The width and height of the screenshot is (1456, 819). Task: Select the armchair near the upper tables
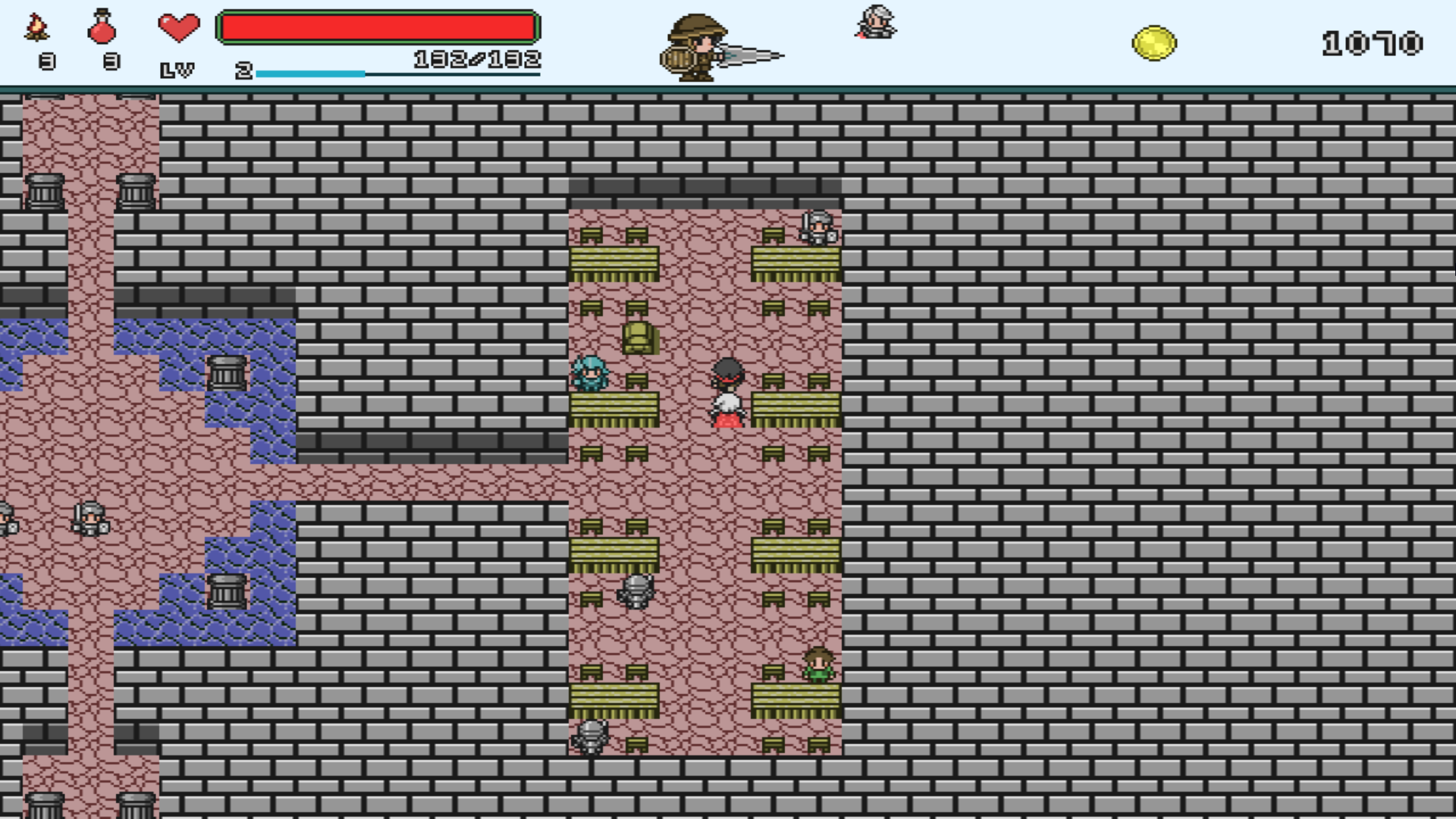click(x=639, y=339)
